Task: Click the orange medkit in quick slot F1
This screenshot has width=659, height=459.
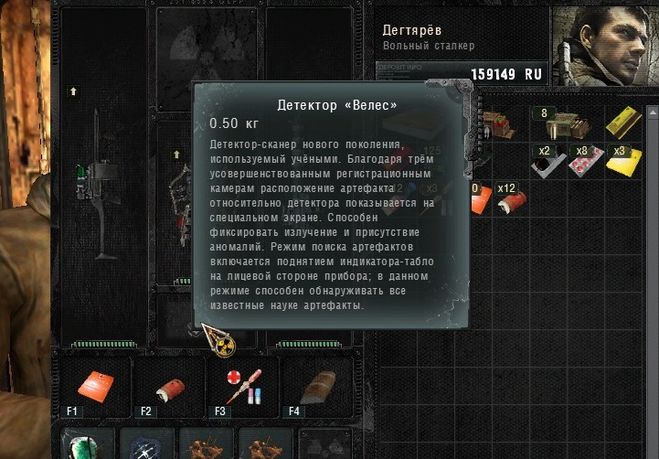Action: click(x=96, y=385)
